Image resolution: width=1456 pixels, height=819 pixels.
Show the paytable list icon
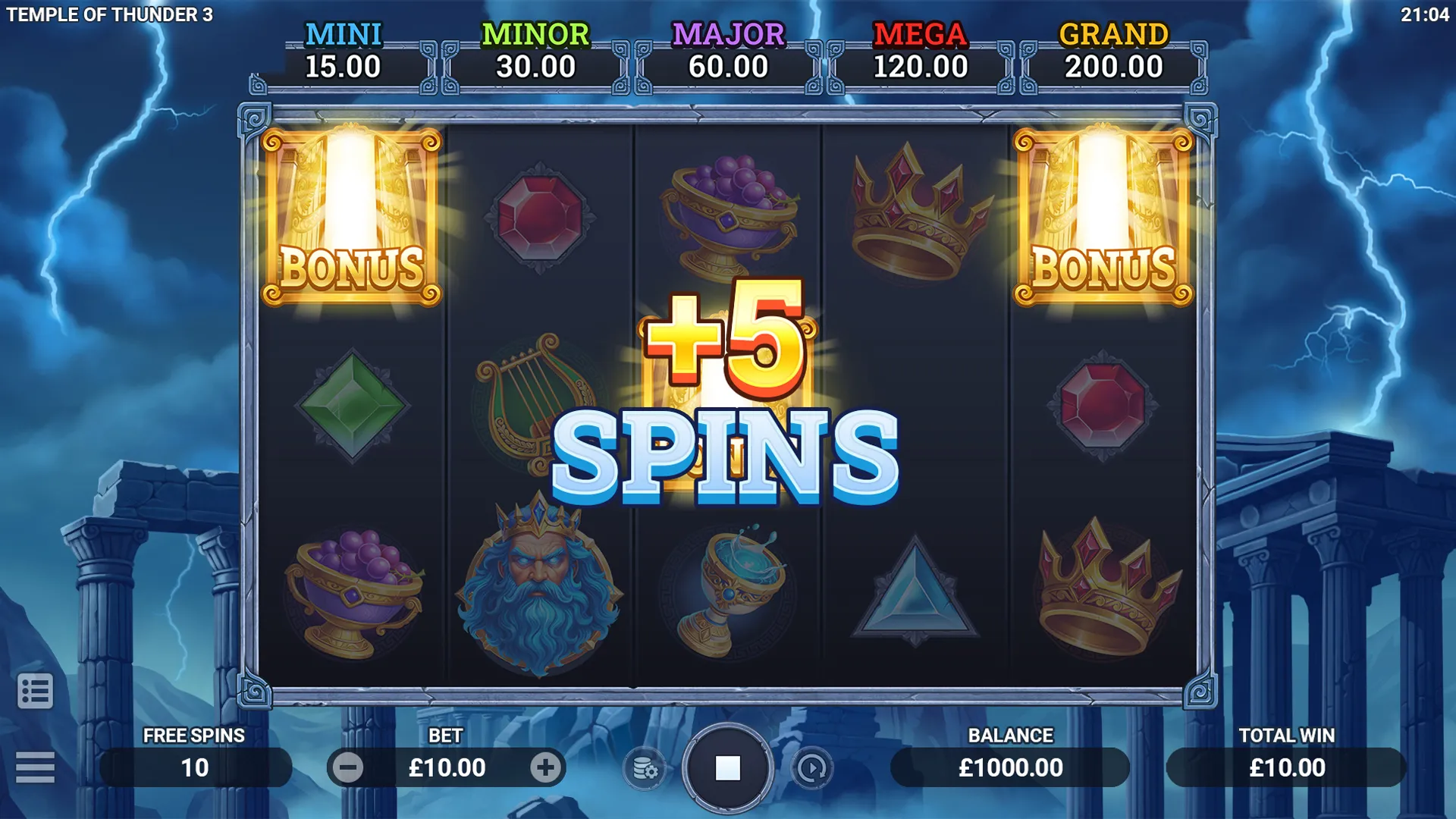(35, 691)
